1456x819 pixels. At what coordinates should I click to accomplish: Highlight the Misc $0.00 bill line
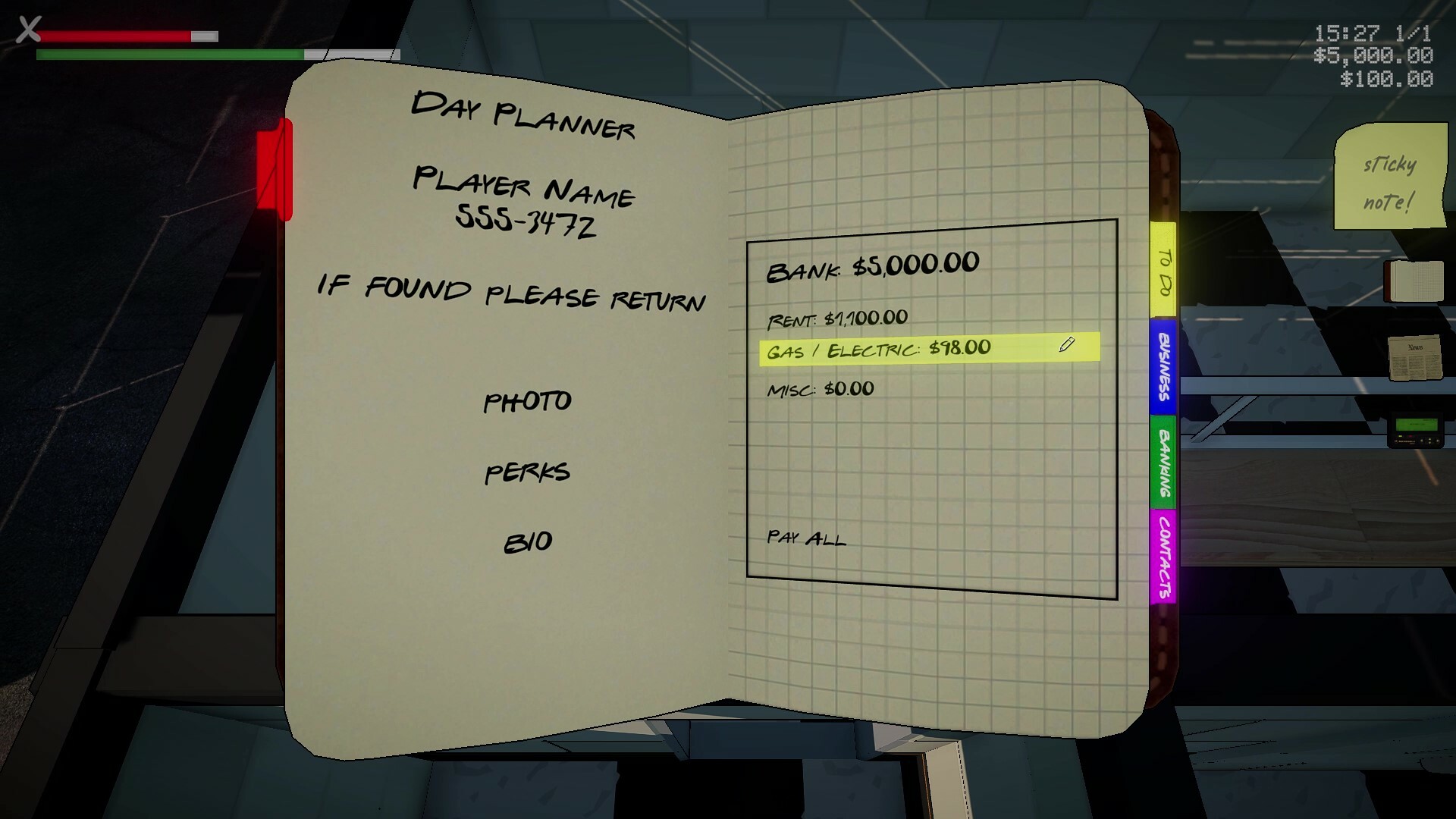[819, 388]
